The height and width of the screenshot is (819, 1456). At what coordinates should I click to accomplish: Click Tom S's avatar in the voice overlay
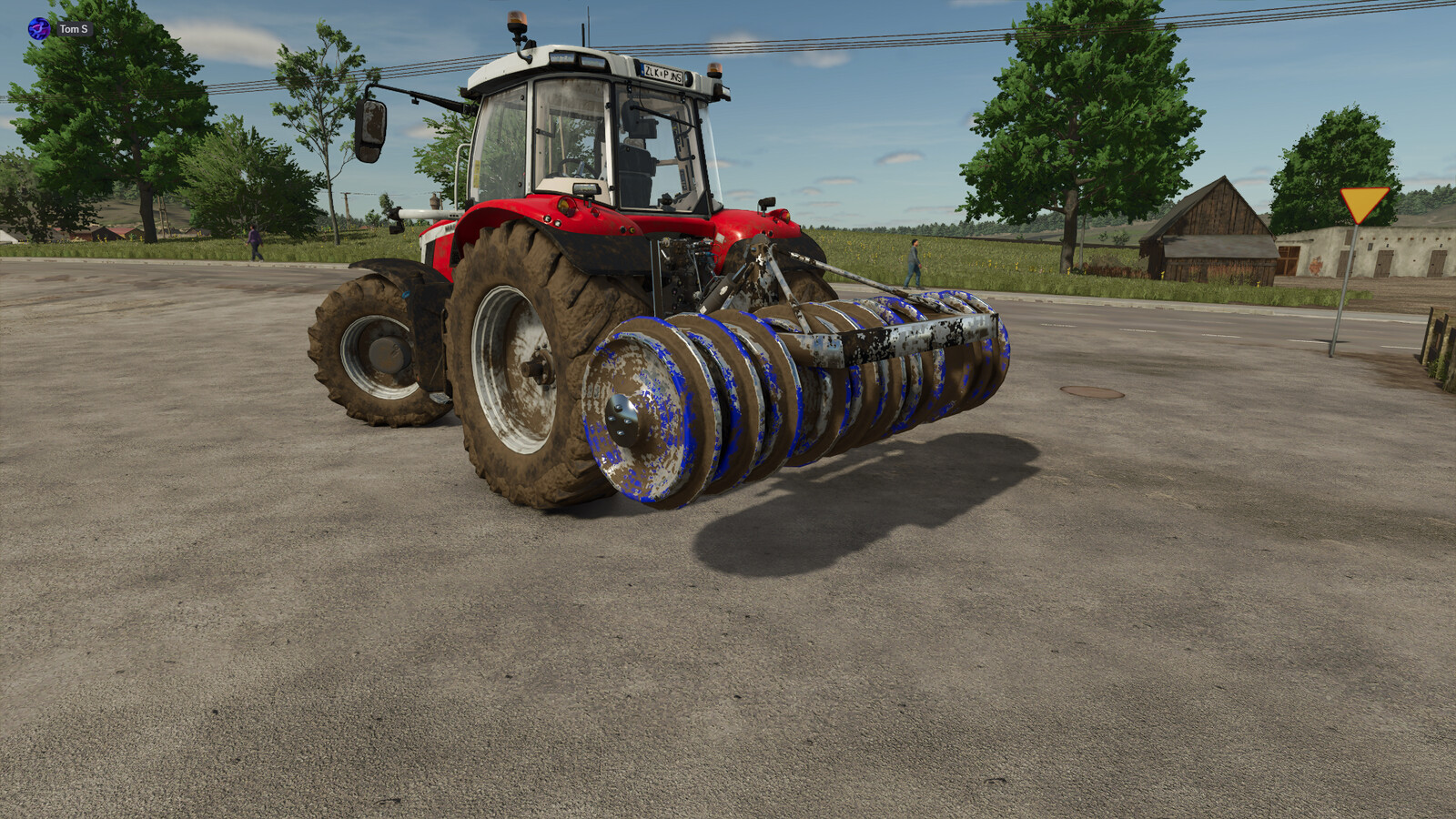click(x=39, y=29)
